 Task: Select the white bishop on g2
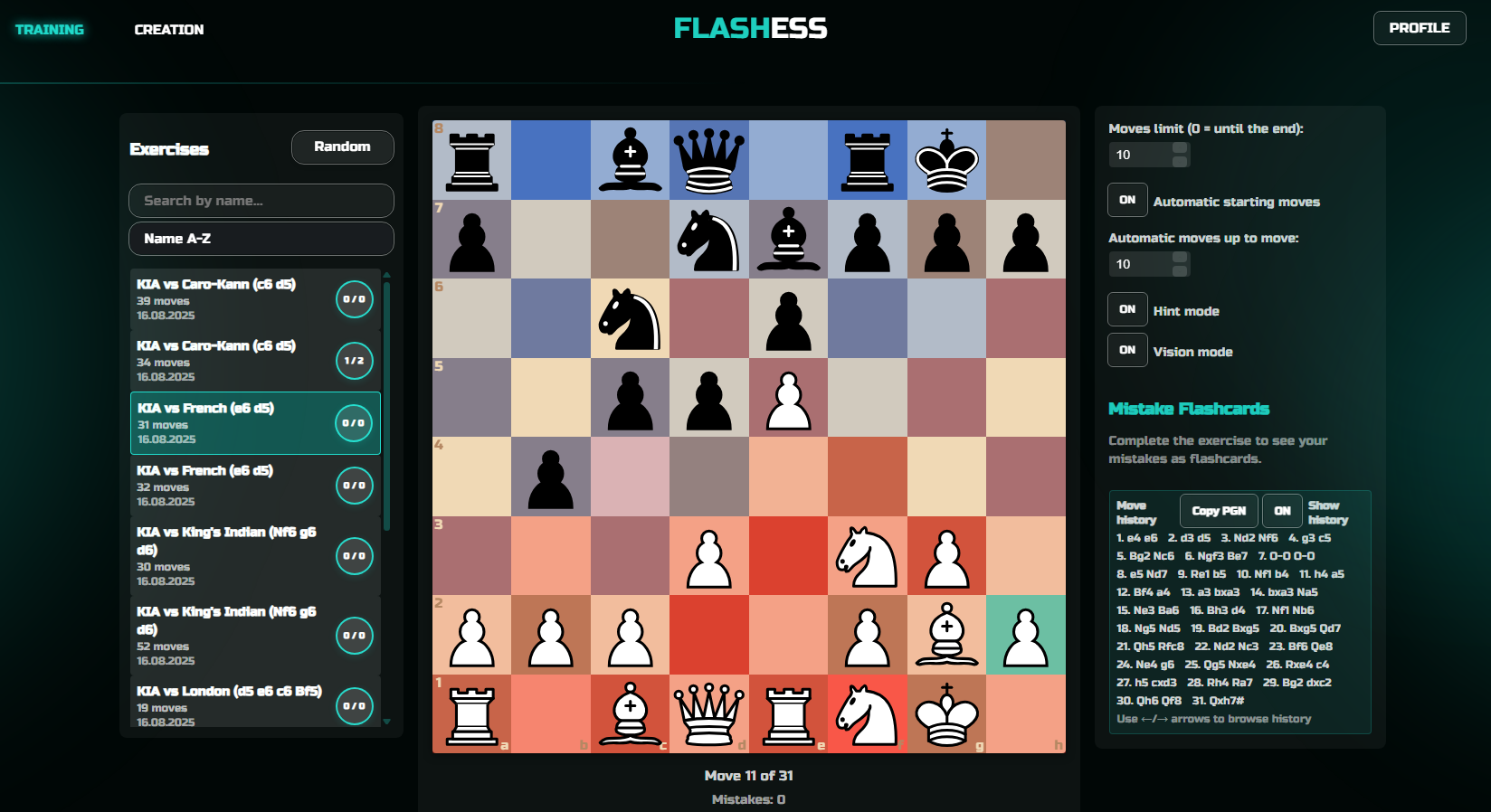(x=946, y=636)
